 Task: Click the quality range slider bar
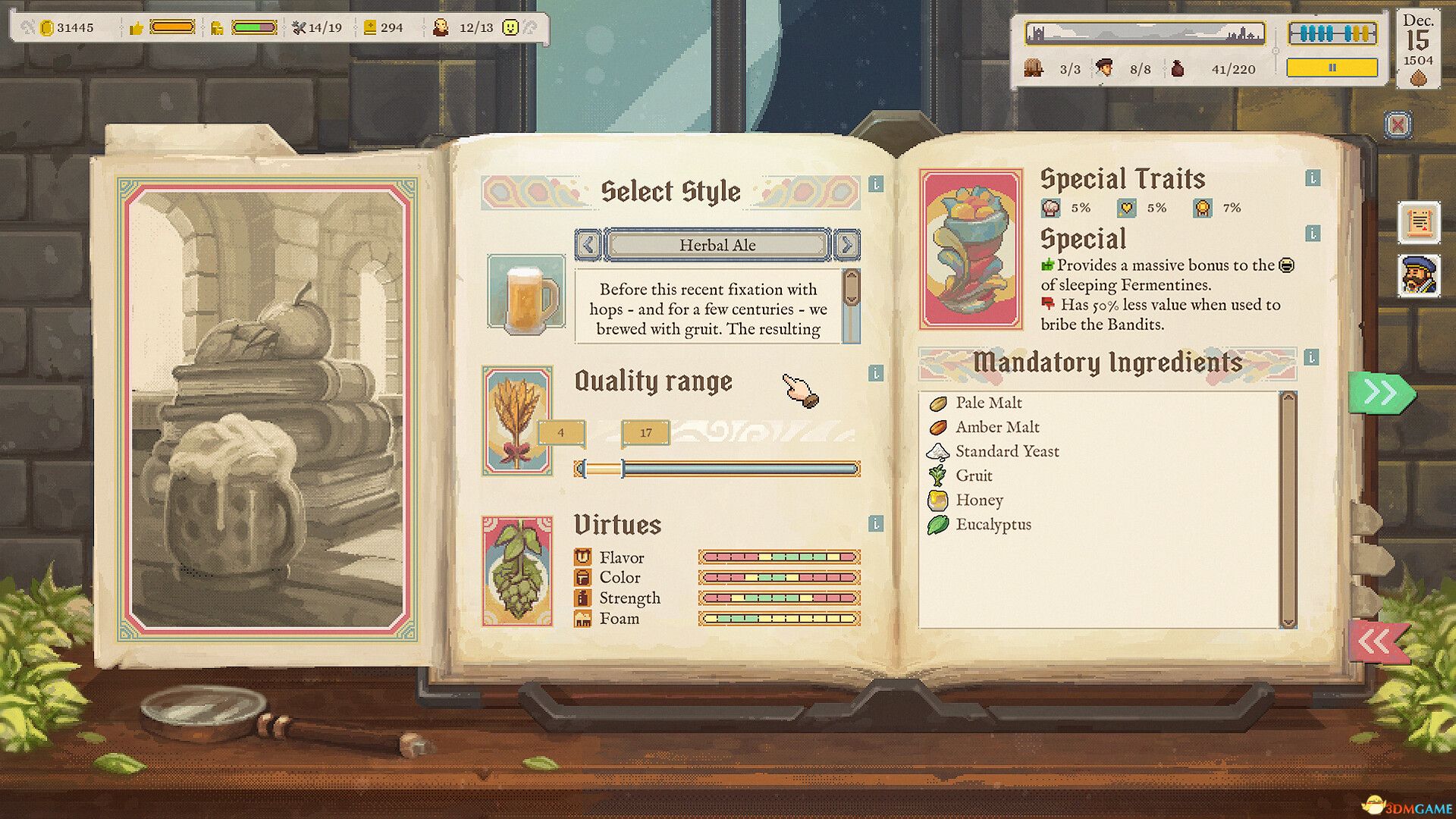pos(717,469)
